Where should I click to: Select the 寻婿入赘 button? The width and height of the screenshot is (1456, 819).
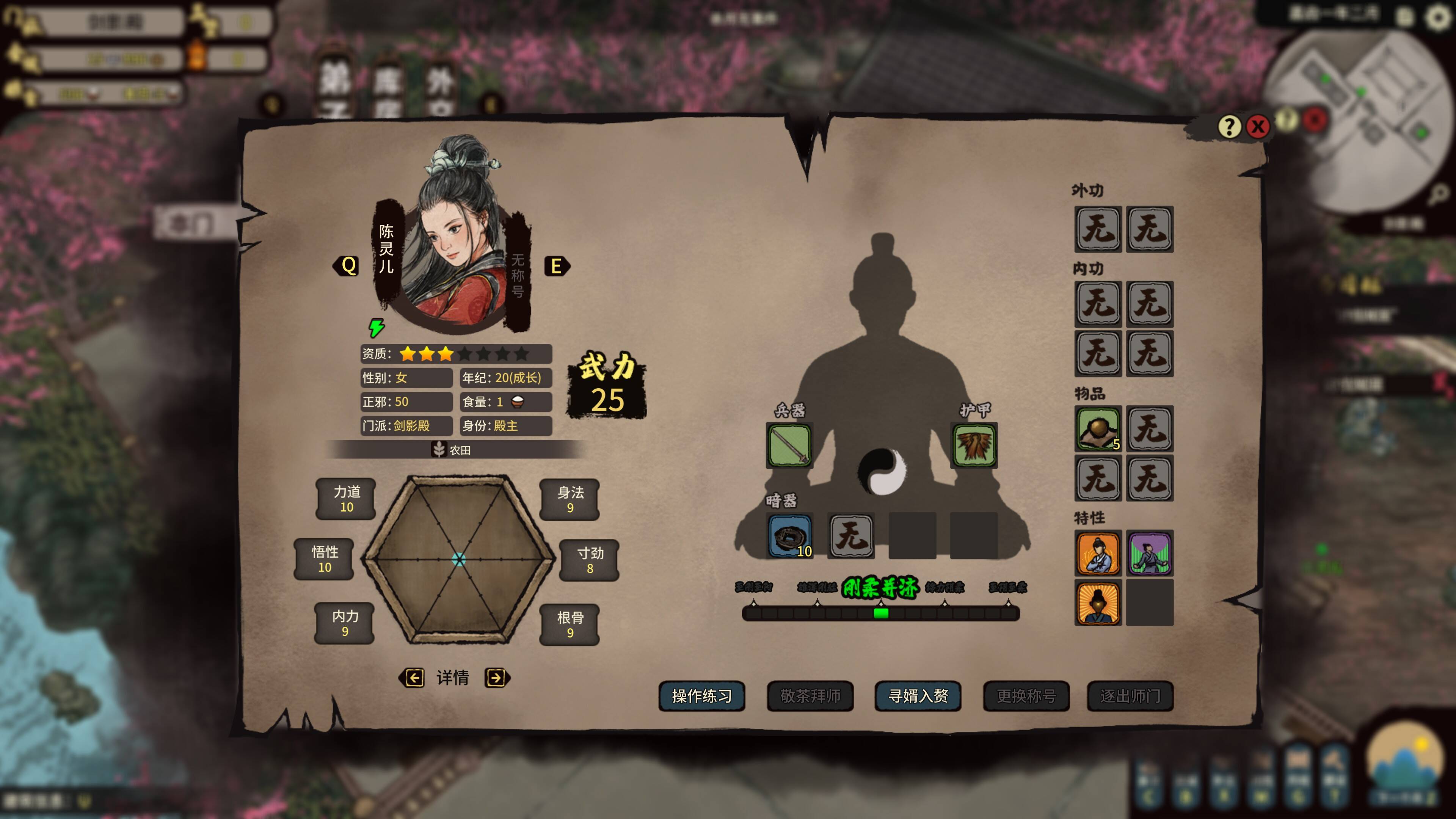pyautogui.click(x=918, y=696)
